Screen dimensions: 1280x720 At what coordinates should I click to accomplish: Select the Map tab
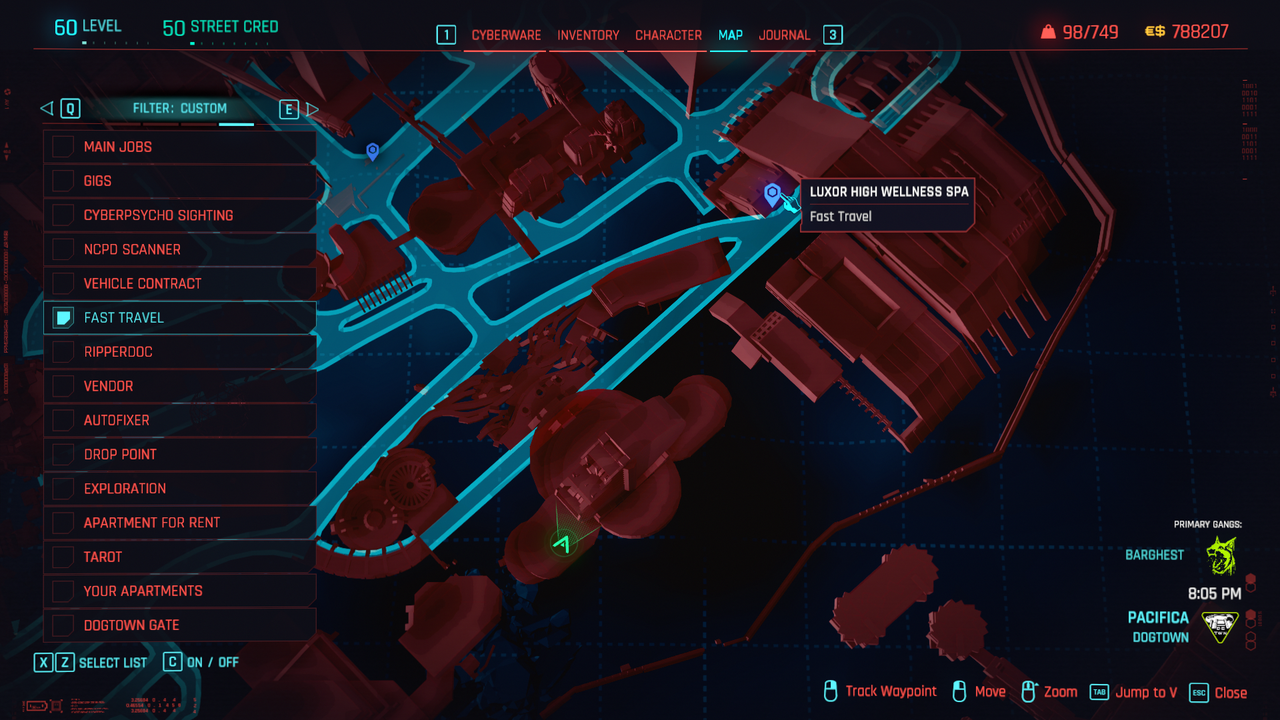pos(730,35)
